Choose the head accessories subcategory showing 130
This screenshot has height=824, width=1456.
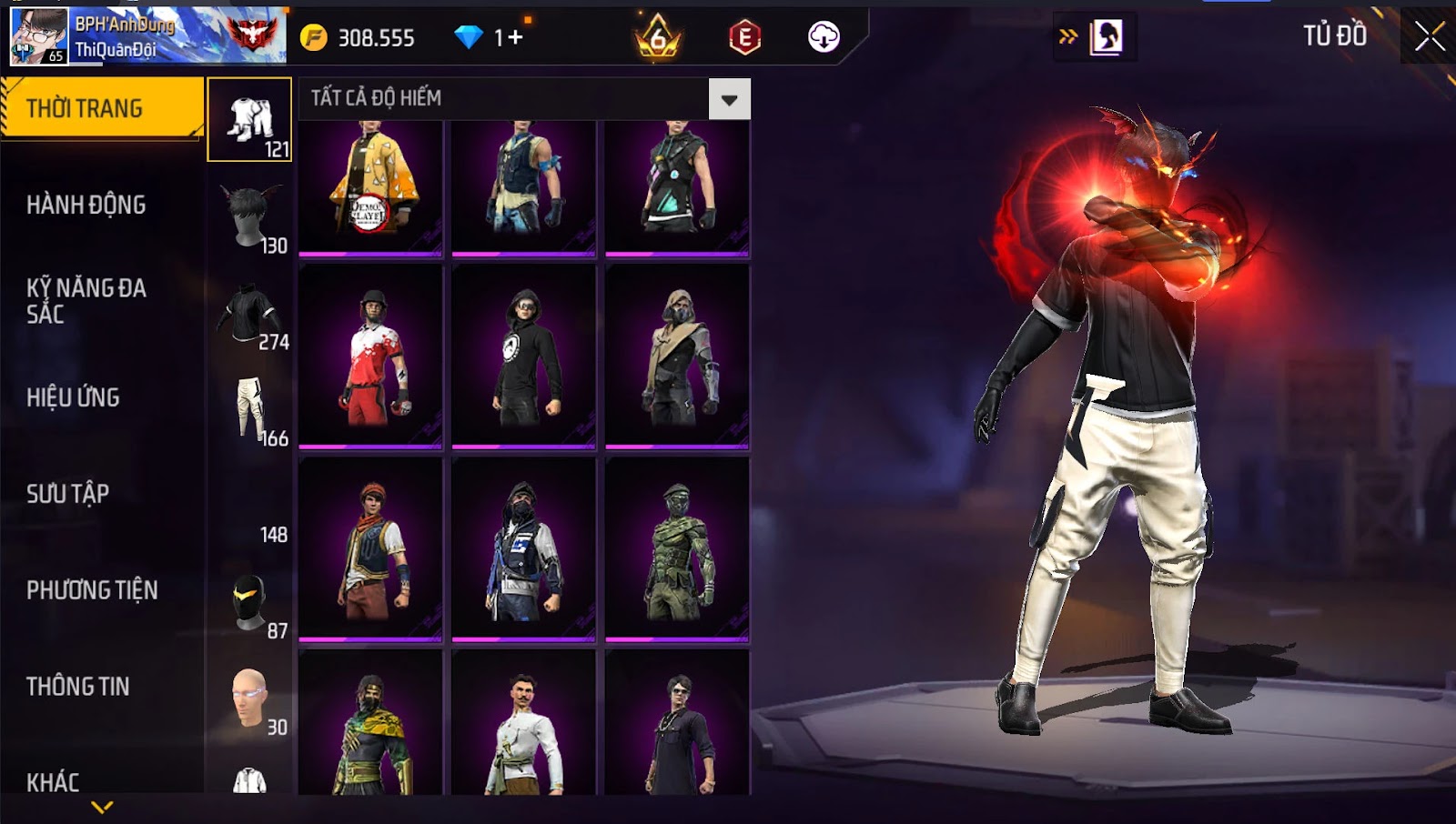click(x=250, y=216)
